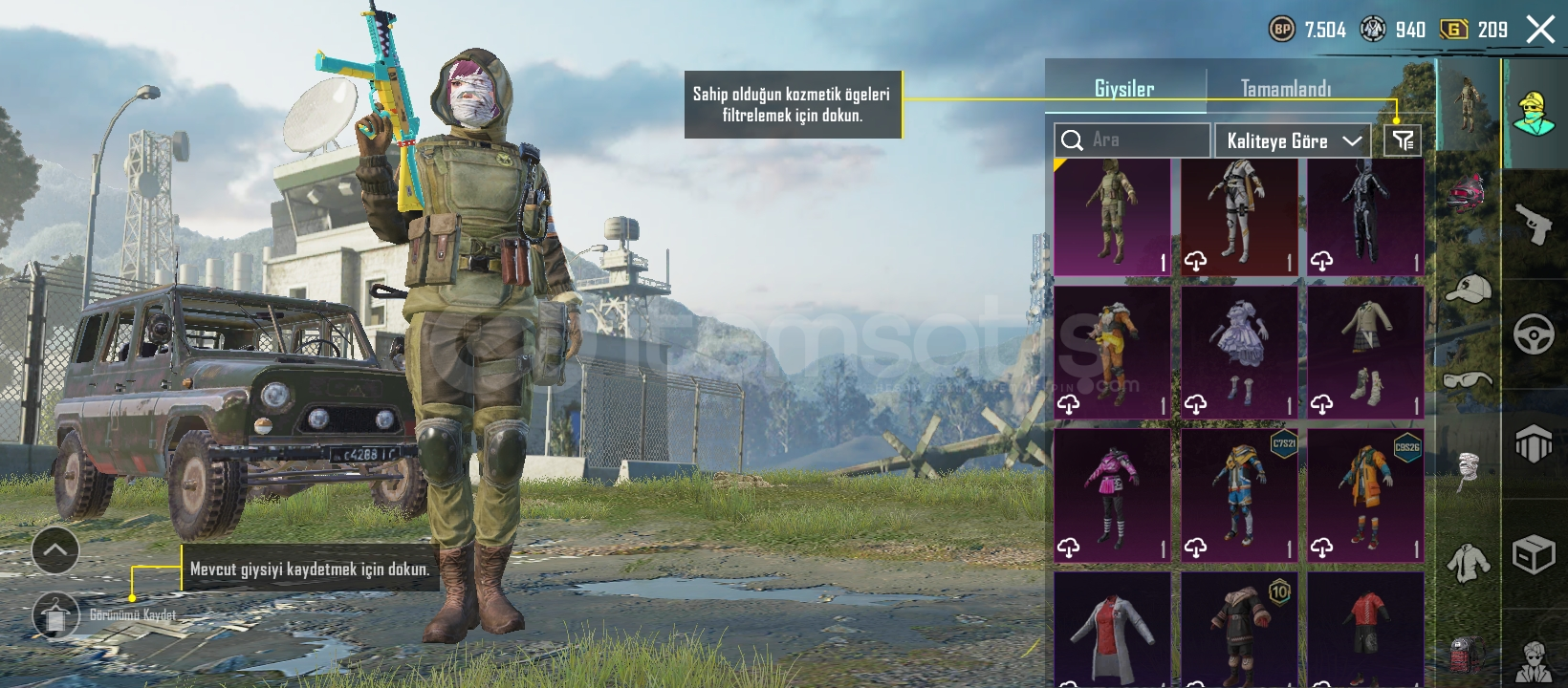Show the cap headwear subcategory
The image size is (1568, 688).
pos(1467,288)
